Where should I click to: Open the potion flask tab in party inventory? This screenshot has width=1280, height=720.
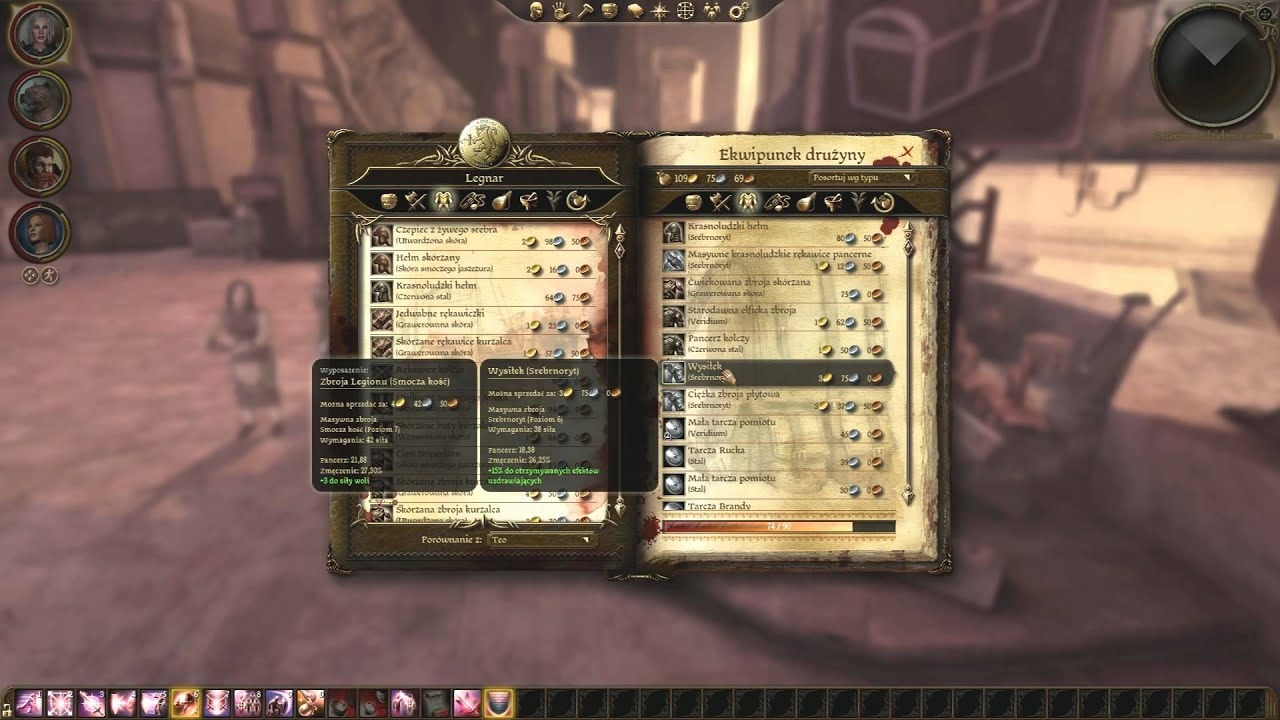(x=805, y=201)
